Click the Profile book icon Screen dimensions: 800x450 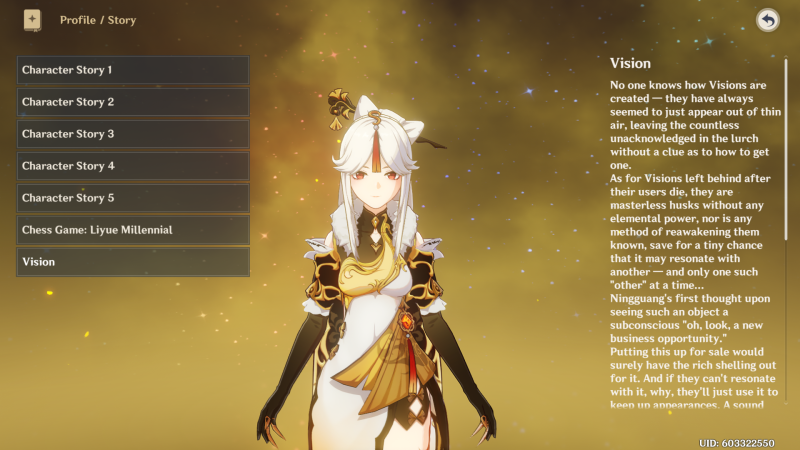point(32,20)
